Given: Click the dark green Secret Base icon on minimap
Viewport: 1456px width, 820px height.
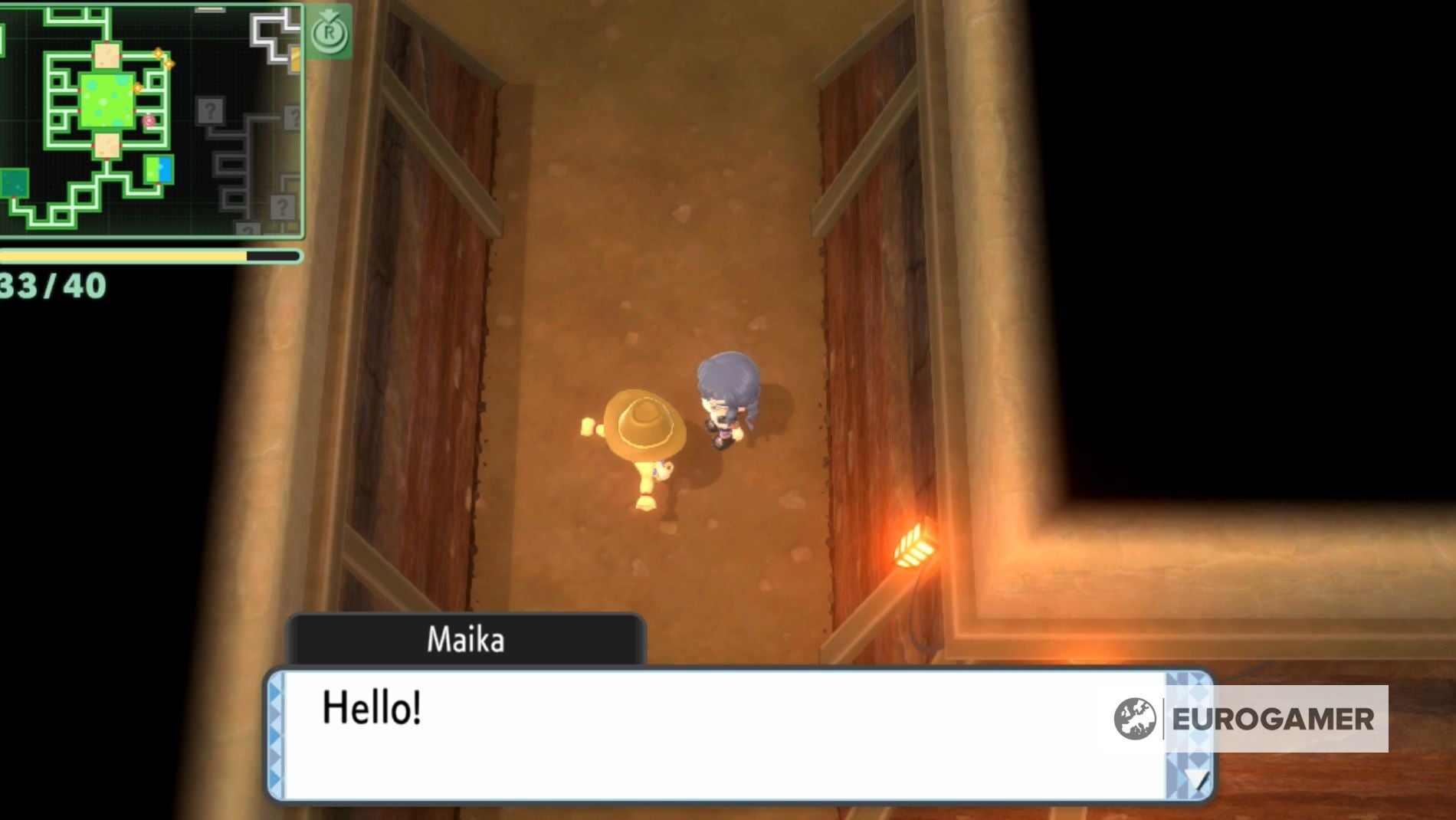Looking at the screenshot, I should tap(15, 183).
